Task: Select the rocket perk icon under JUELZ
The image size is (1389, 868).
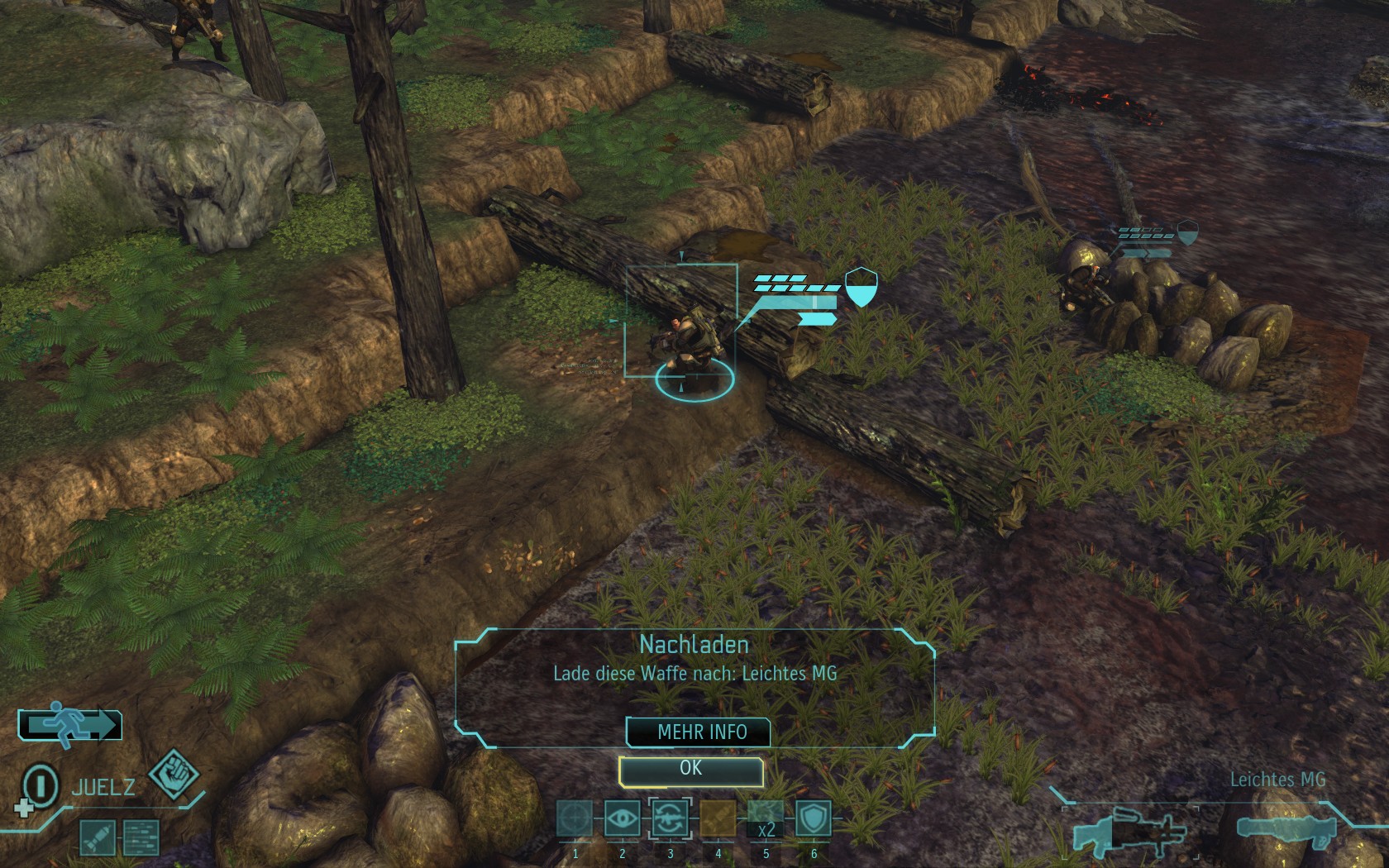Action: click(96, 837)
